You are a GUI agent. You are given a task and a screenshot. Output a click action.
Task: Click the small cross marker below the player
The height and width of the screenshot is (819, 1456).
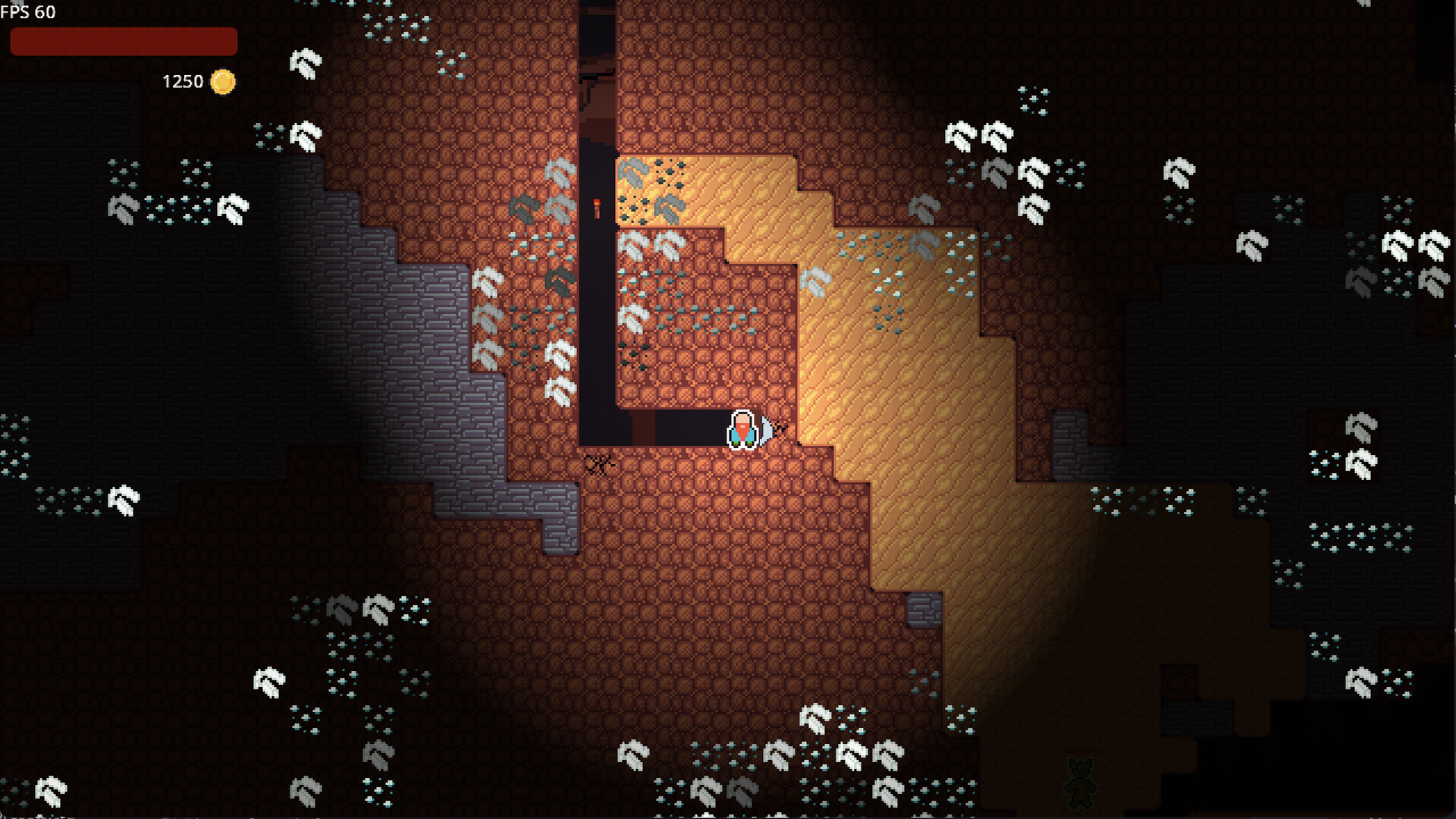[x=598, y=463]
